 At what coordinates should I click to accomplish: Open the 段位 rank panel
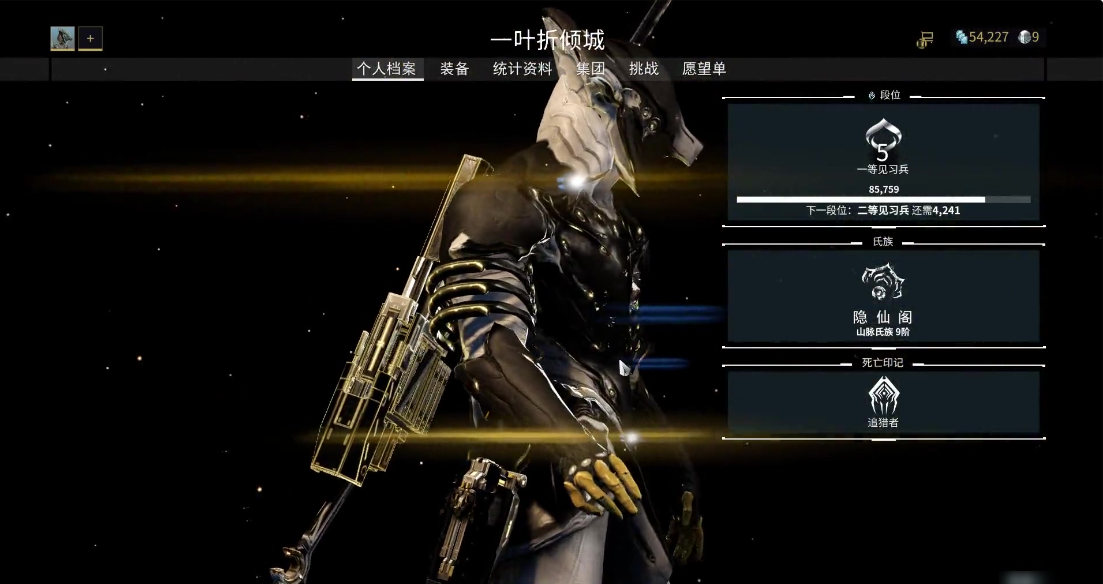[x=883, y=162]
